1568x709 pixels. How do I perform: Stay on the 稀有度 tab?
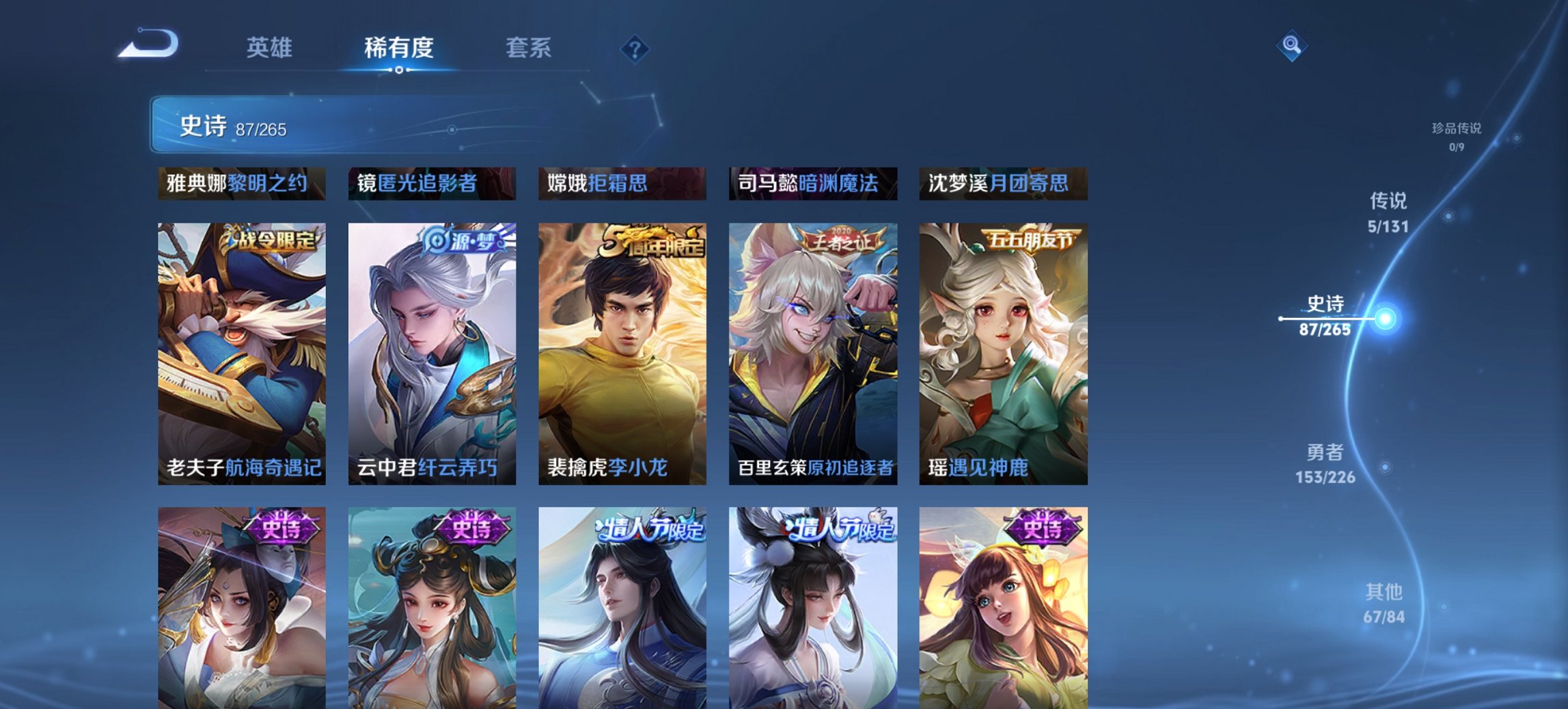[x=398, y=48]
